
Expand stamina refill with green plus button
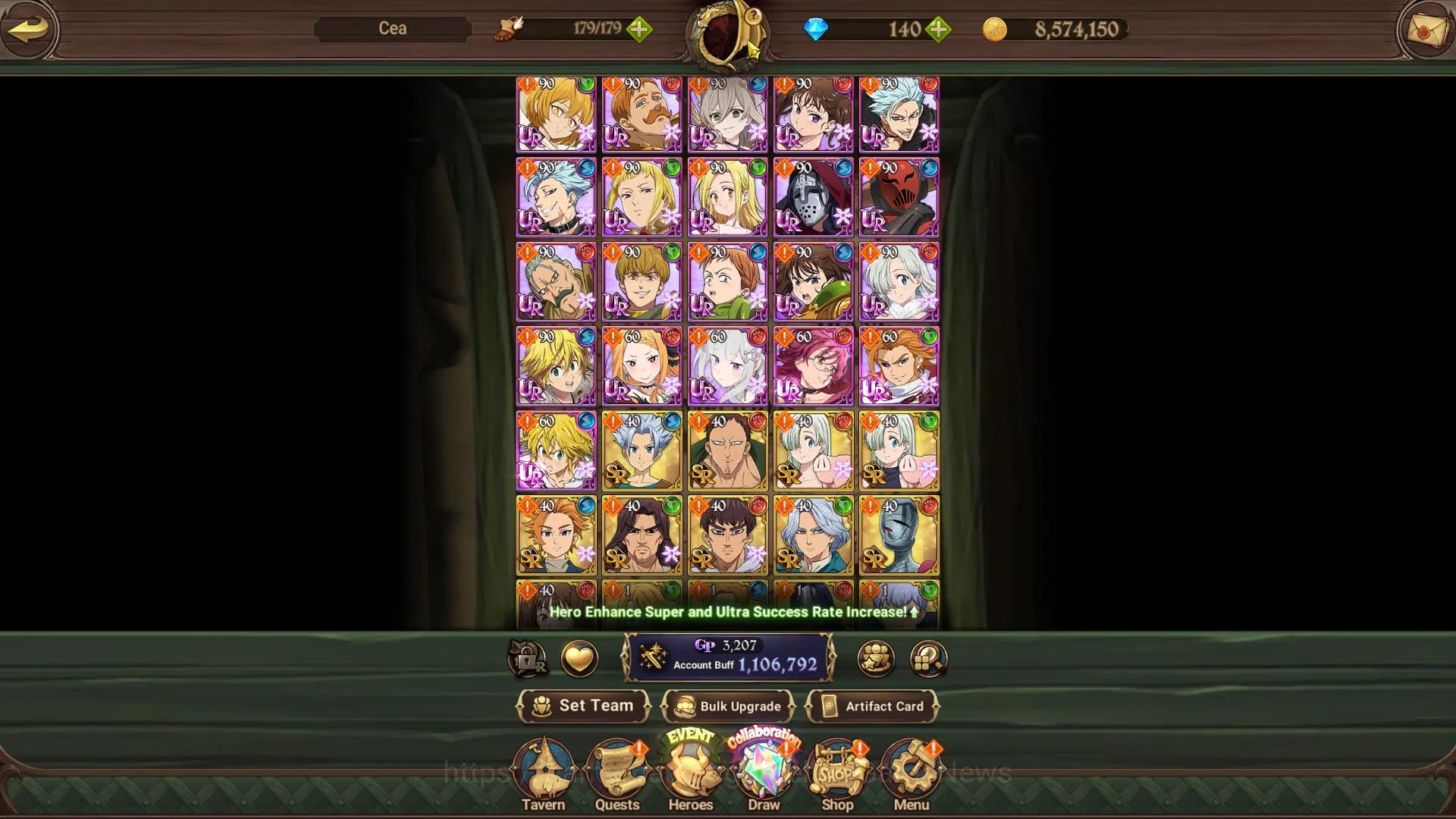point(641,30)
